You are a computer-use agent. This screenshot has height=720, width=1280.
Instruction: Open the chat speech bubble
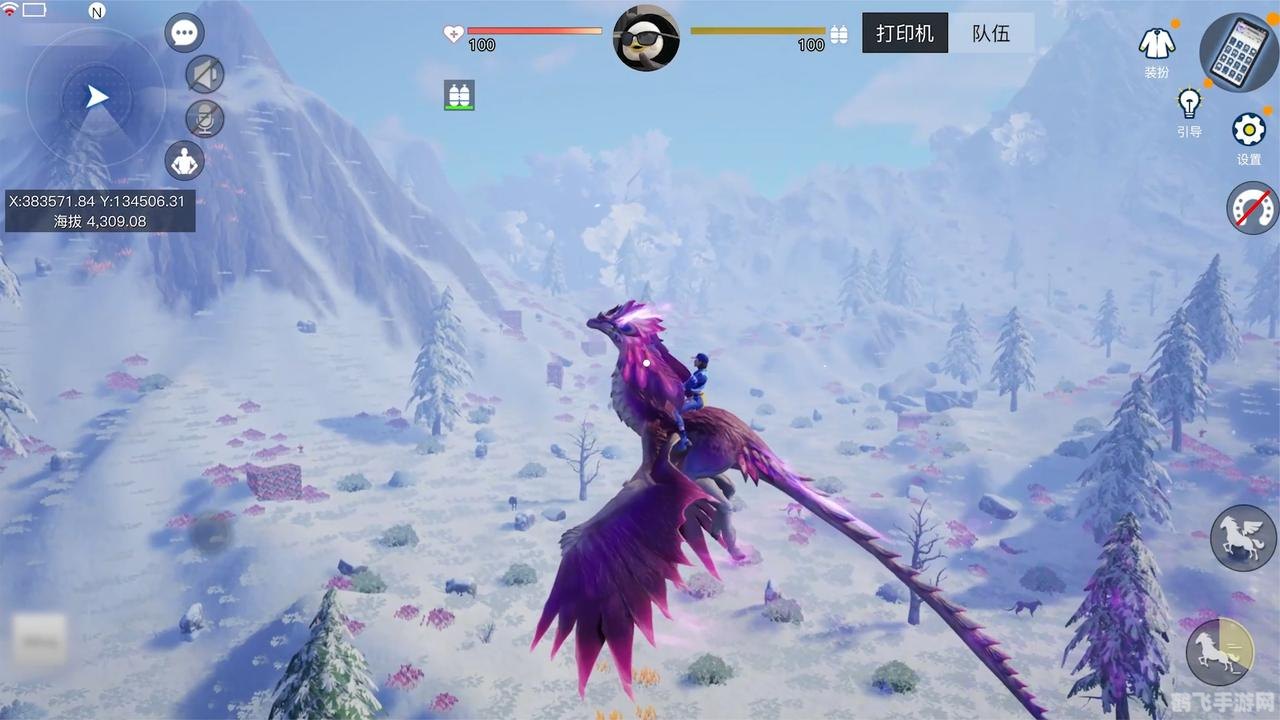[184, 32]
